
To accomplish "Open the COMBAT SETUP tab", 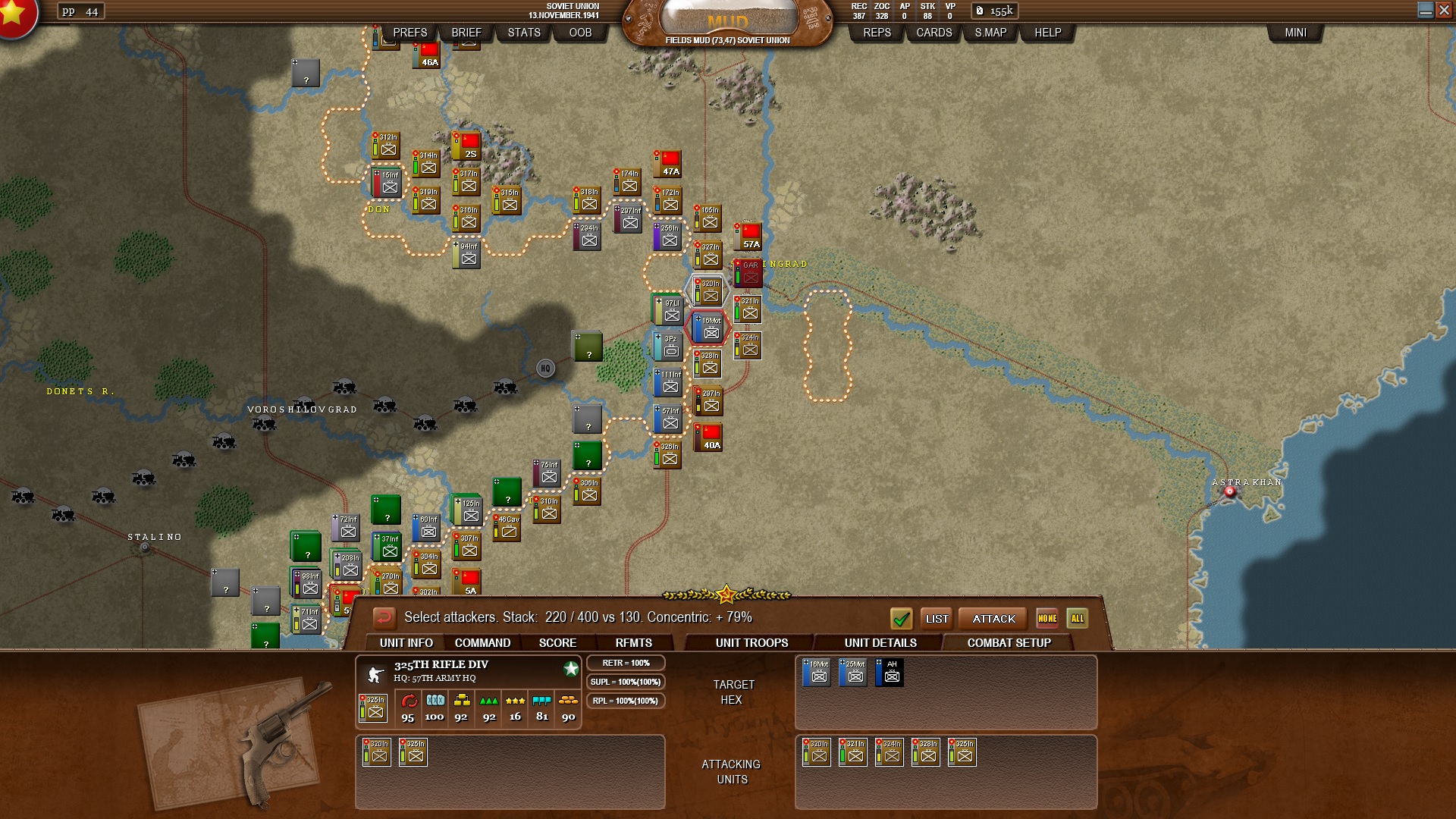I will (1009, 643).
